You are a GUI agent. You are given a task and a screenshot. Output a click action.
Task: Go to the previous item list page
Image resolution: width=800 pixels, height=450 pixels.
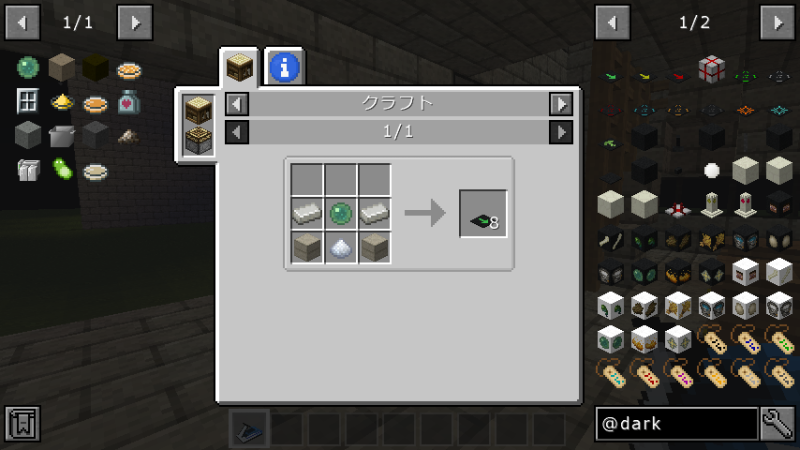(x=612, y=21)
